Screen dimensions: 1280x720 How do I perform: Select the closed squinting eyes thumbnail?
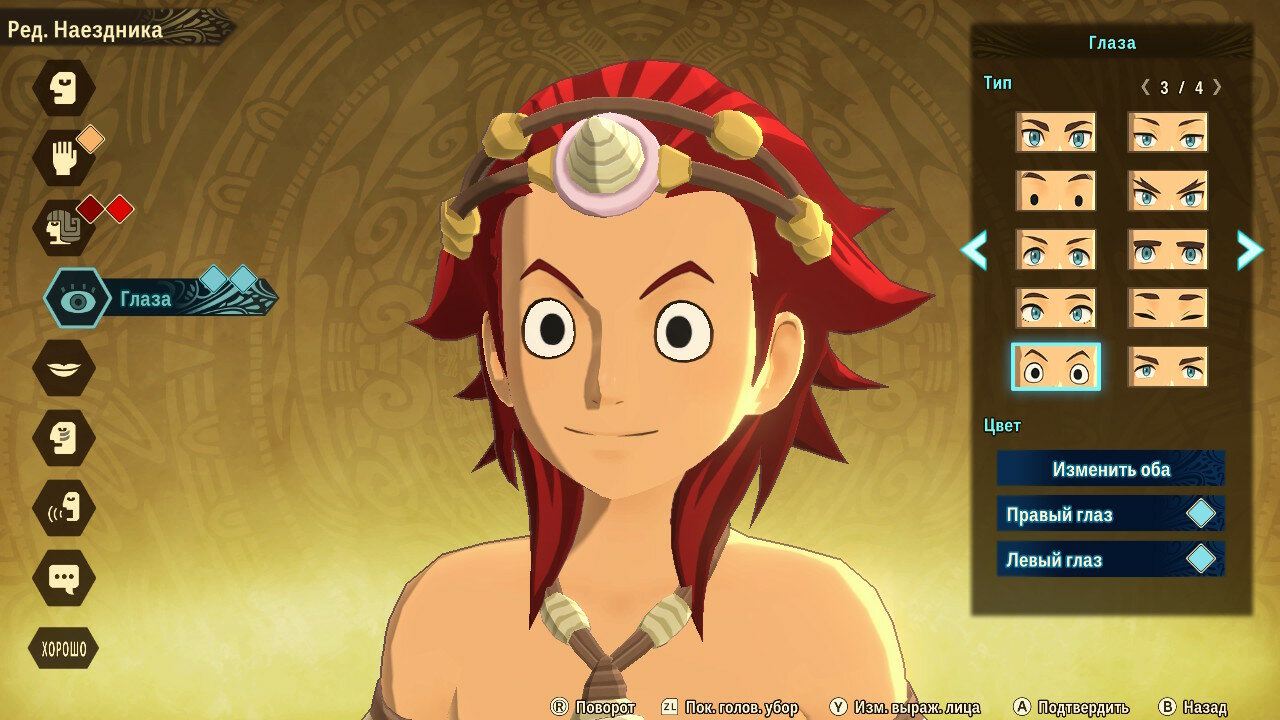pyautogui.click(x=1168, y=308)
